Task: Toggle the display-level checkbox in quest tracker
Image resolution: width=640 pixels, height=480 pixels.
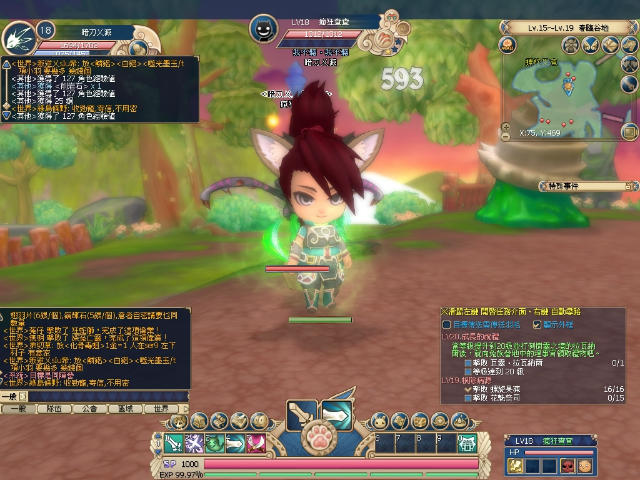Action: pyautogui.click(x=538, y=324)
